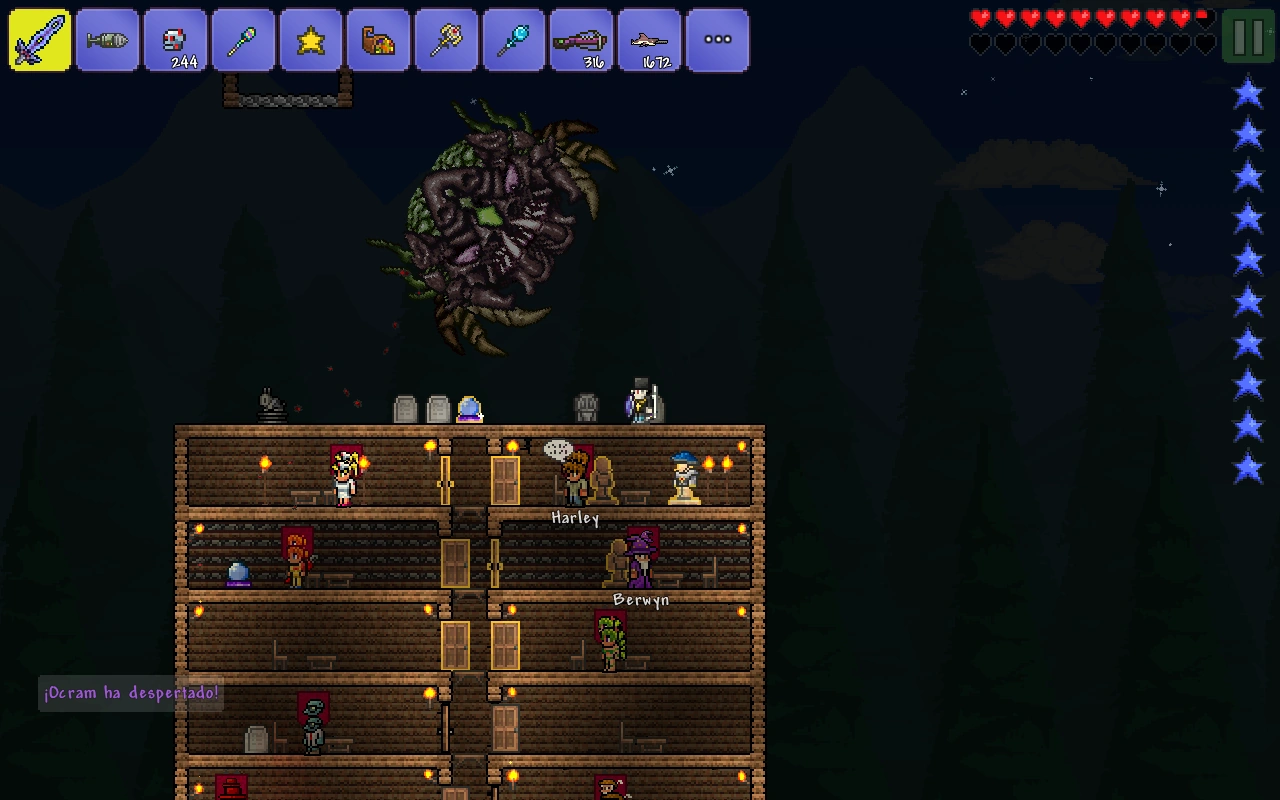Select the pink-orb wand in the hotbar

point(243,40)
